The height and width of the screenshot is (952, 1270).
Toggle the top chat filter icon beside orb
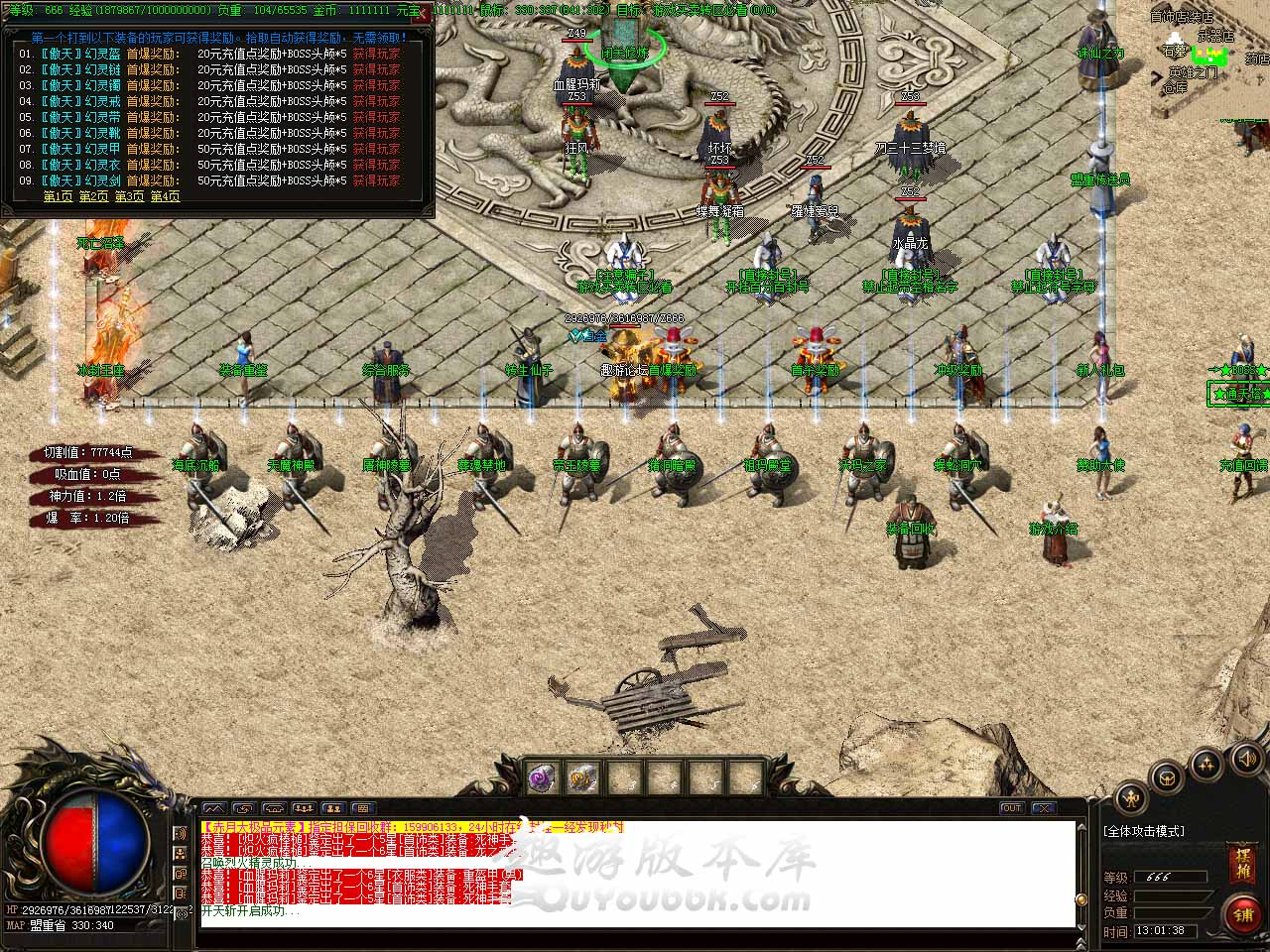(x=181, y=834)
